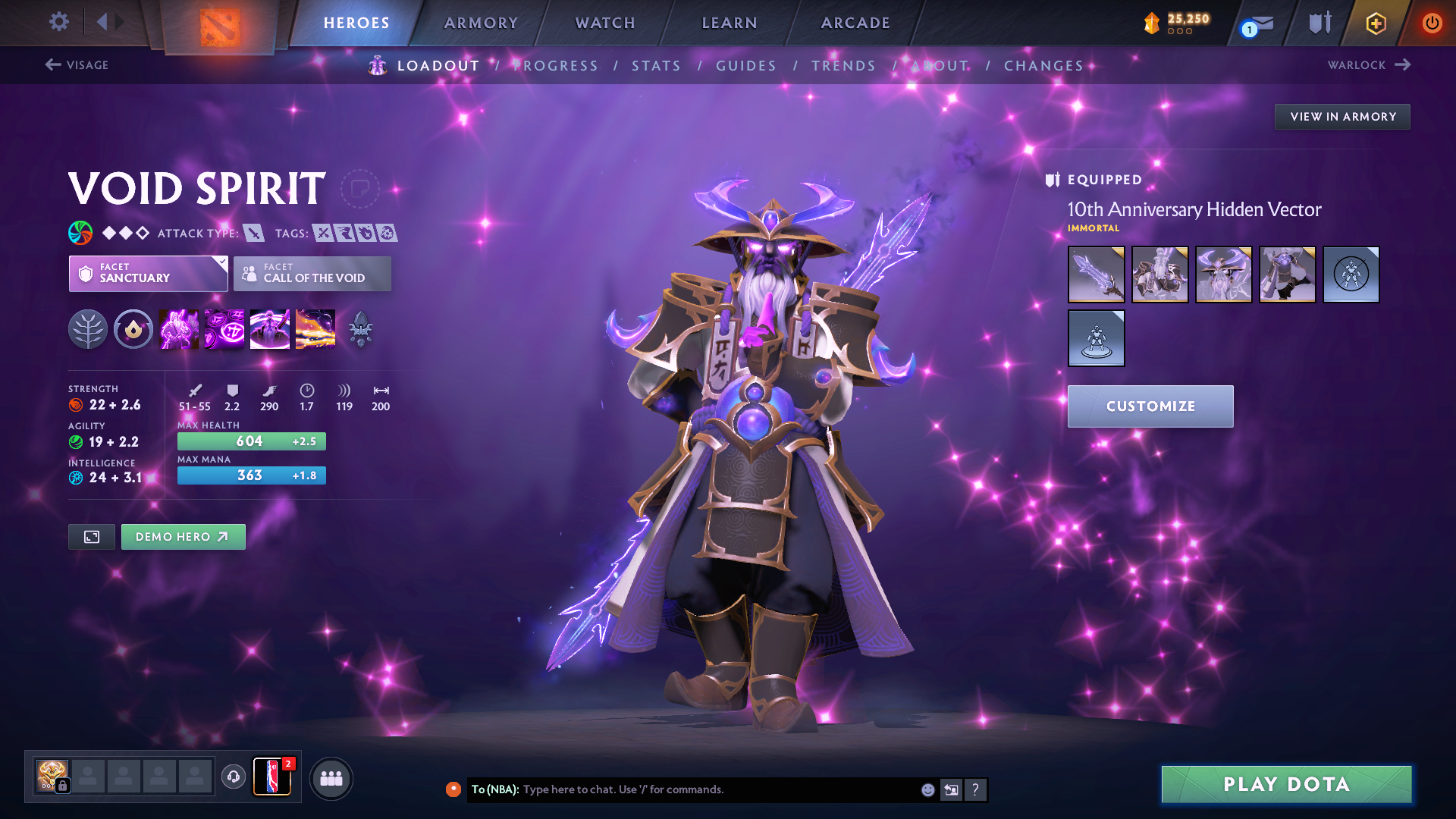Open the STATS section for Void Spirit
Viewport: 1456px width, 819px height.
(x=657, y=65)
